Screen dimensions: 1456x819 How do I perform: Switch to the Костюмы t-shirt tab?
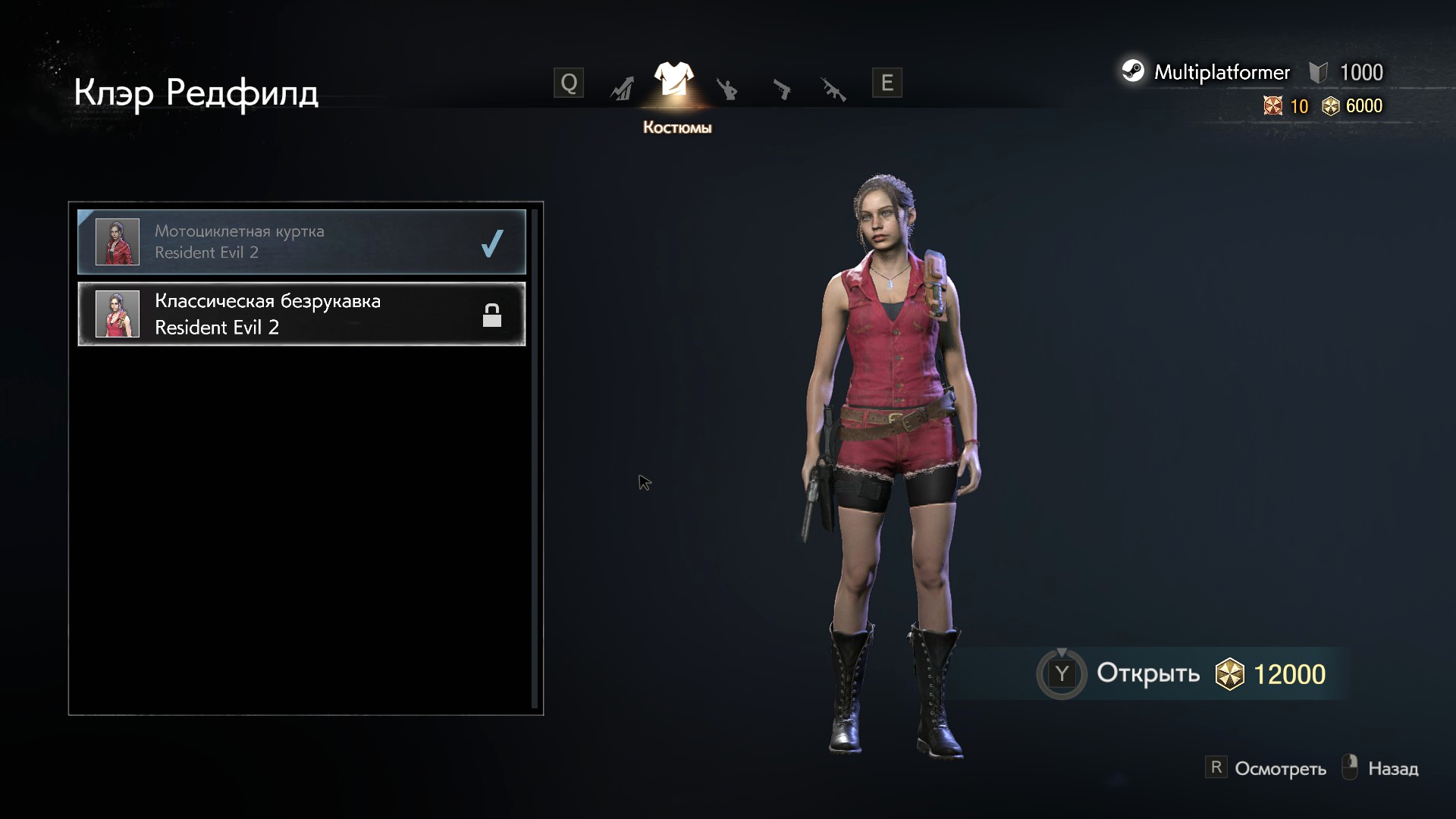673,80
